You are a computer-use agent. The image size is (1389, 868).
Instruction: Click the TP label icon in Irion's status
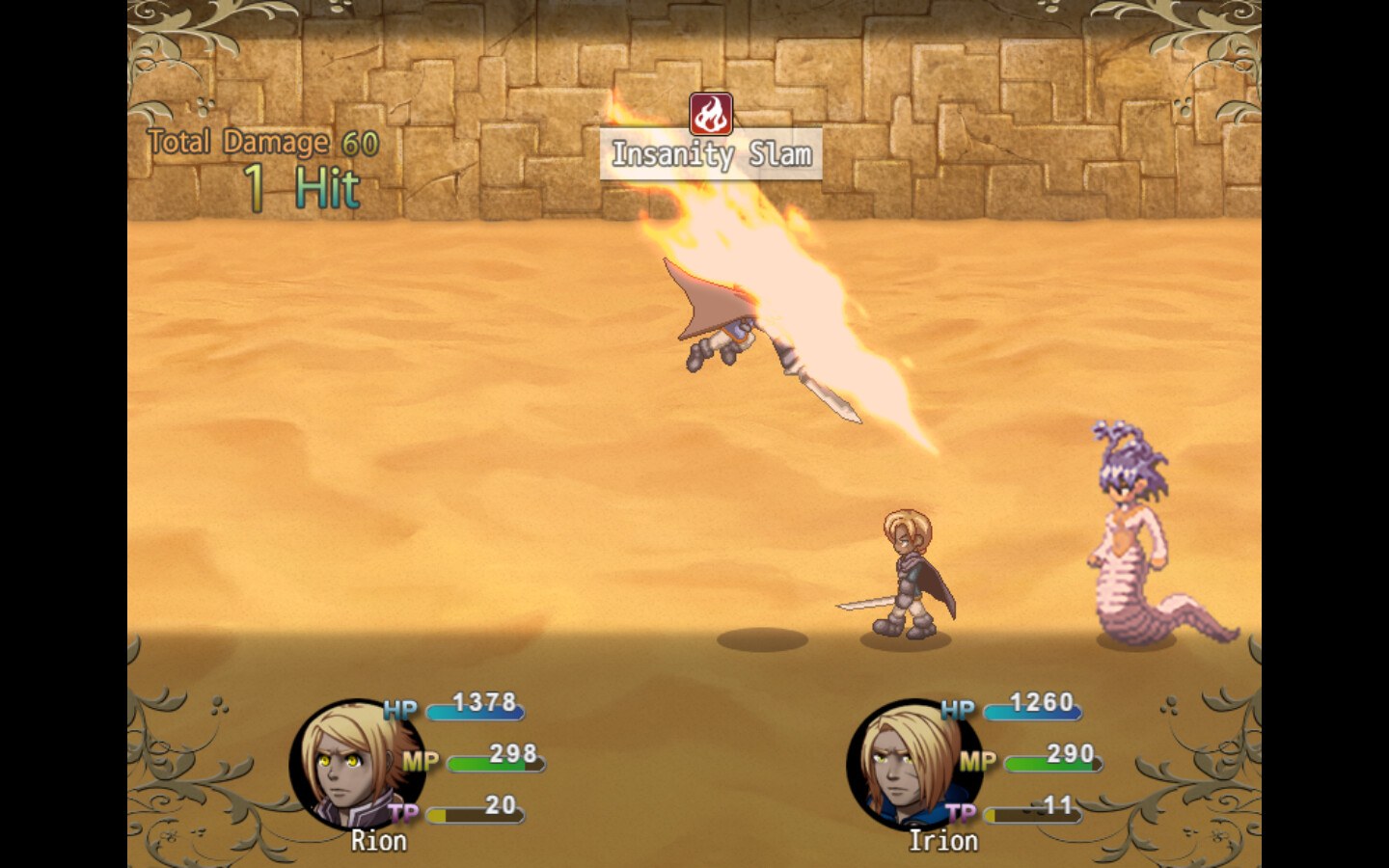point(961,811)
